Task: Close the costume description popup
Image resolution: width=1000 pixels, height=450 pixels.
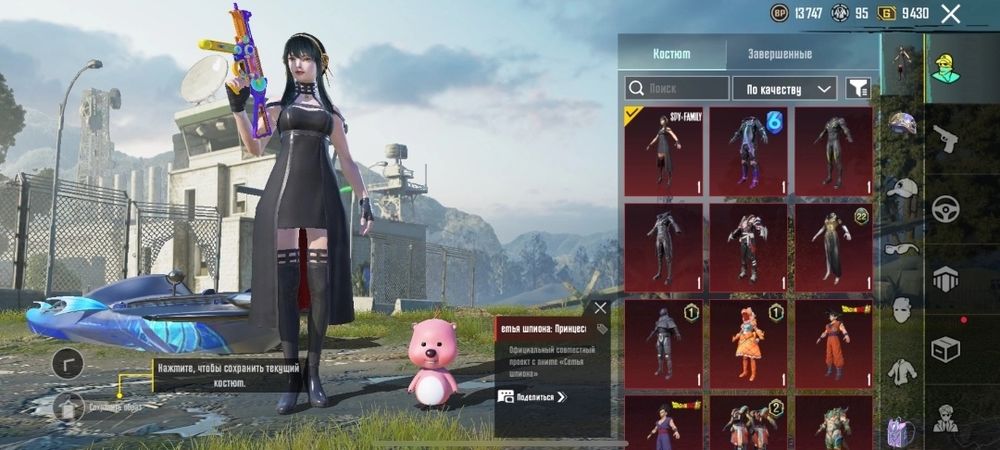Action: point(600,308)
